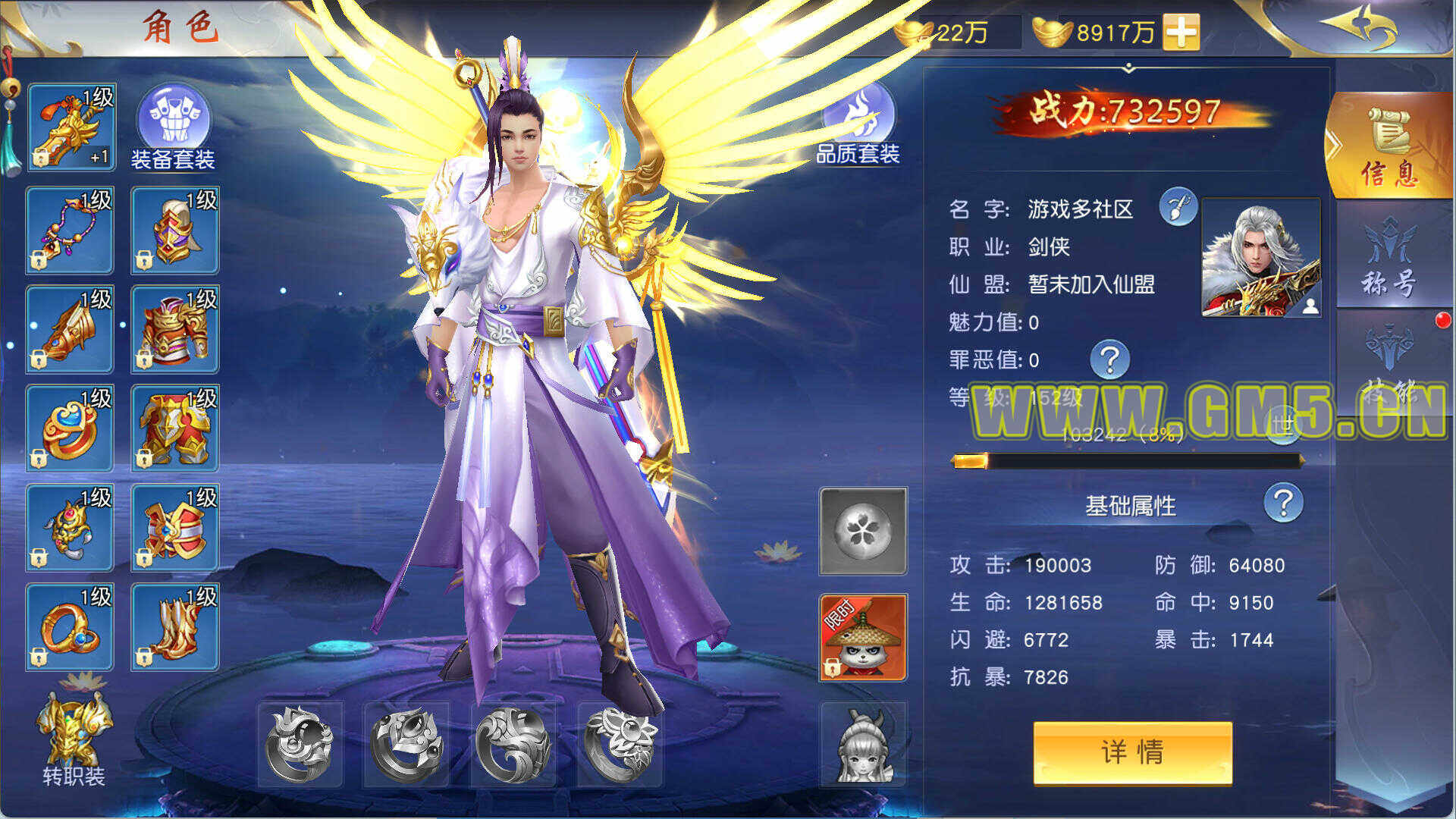Click the silver-haired character portrait
Screen dimensions: 1456x819
pos(1260,258)
